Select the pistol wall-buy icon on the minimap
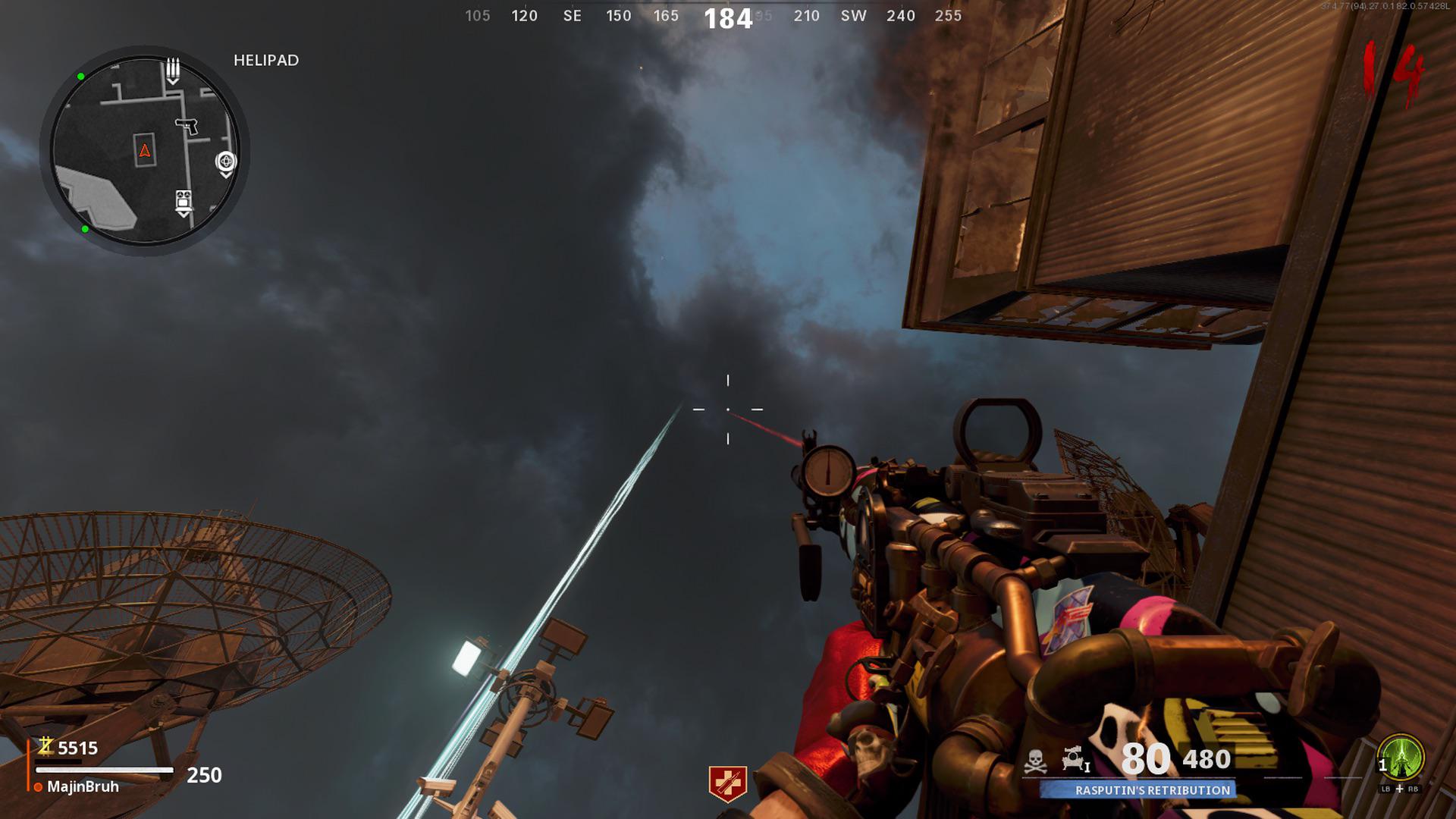The width and height of the screenshot is (1456, 819). (x=187, y=126)
